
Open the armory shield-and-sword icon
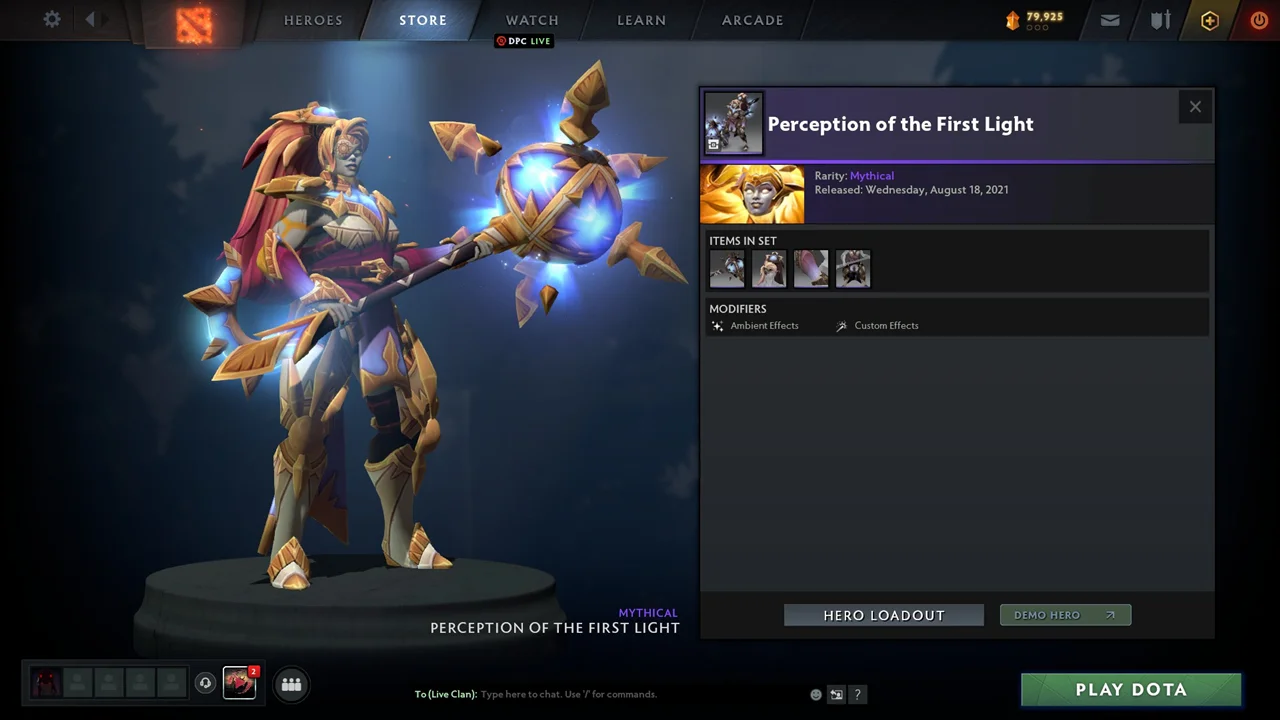1160,20
